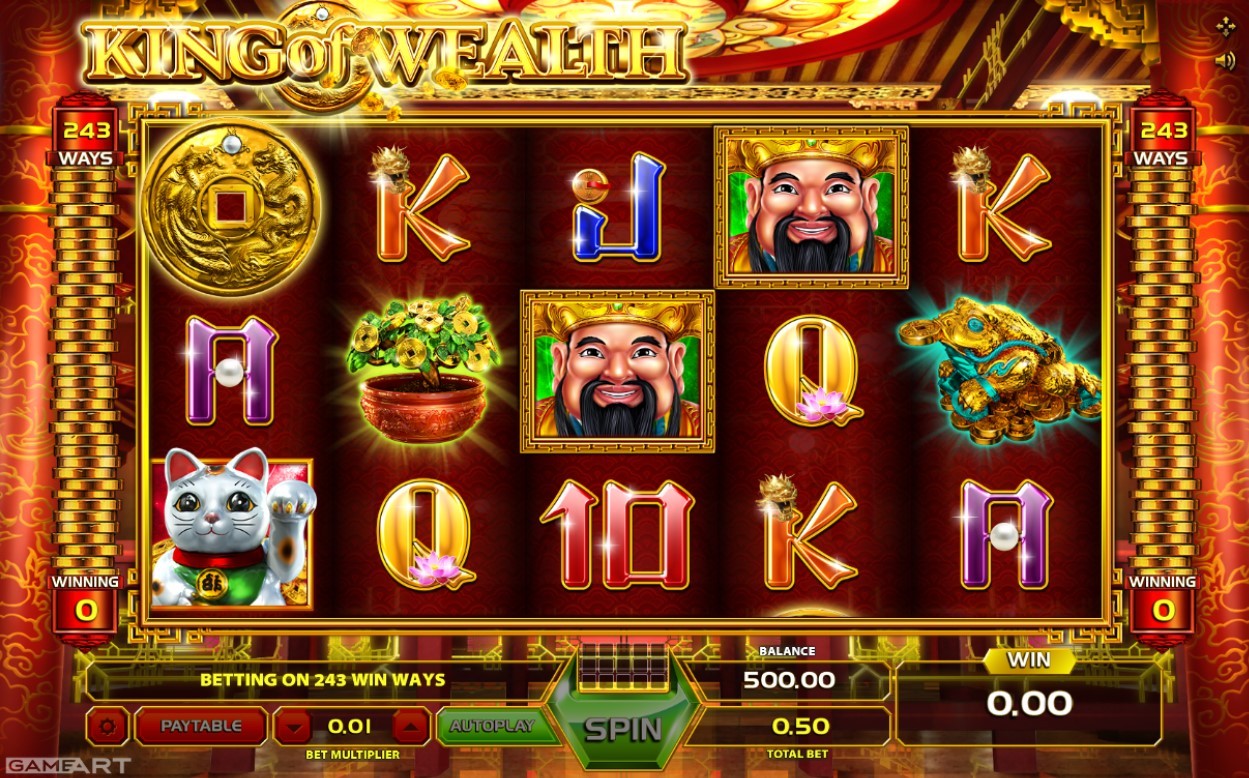Screen dimensions: 1249x778
Task: Increase the bet multiplier with the up arrow
Action: pos(410,727)
